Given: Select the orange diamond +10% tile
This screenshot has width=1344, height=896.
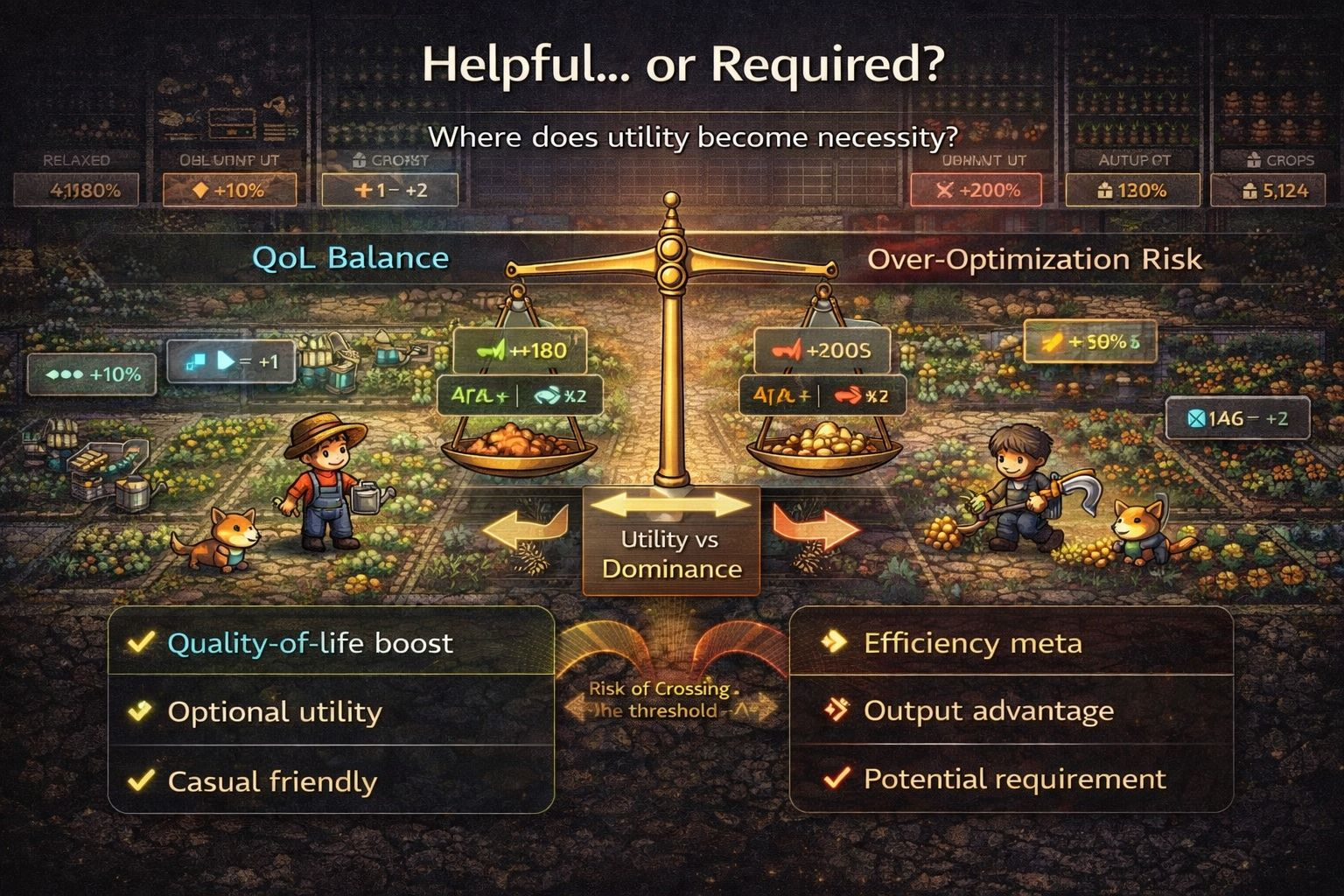Looking at the screenshot, I should (x=229, y=190).
